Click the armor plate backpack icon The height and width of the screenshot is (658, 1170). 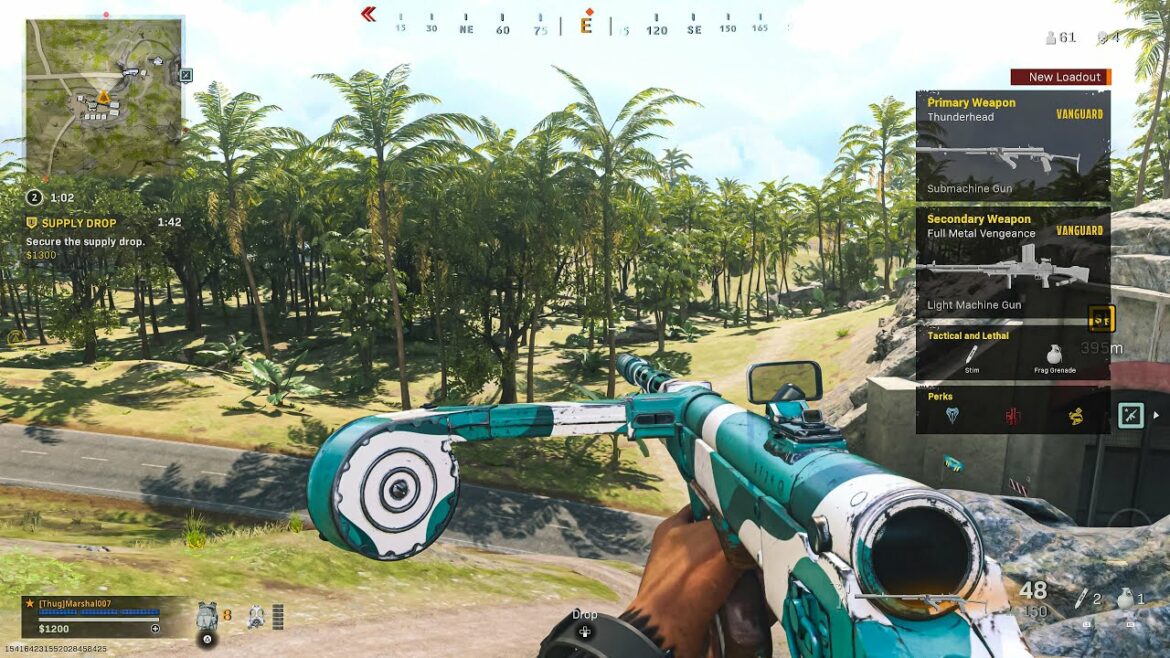207,614
